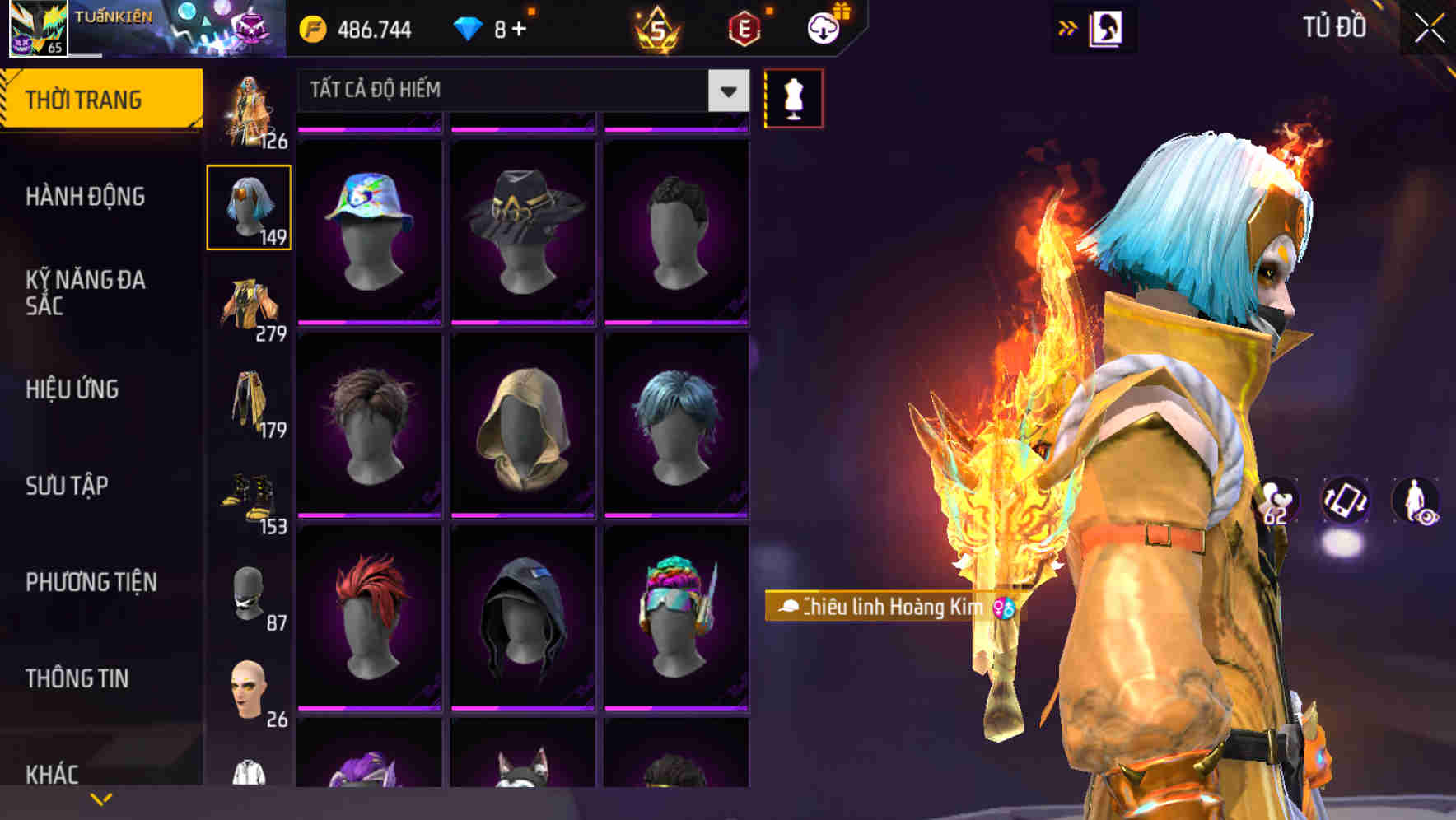The height and width of the screenshot is (820, 1456).
Task: Expand the chevron at sidebar bottom
Action: [x=99, y=800]
